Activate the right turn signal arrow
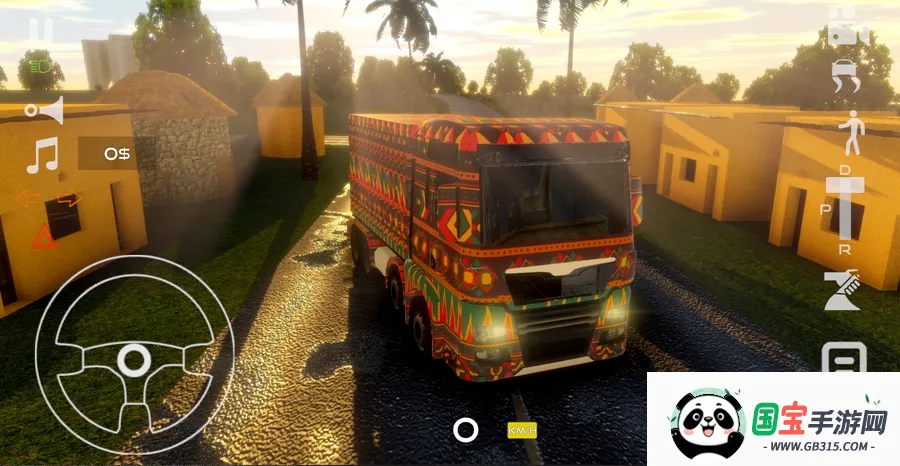The height and width of the screenshot is (466, 900). click(x=65, y=198)
